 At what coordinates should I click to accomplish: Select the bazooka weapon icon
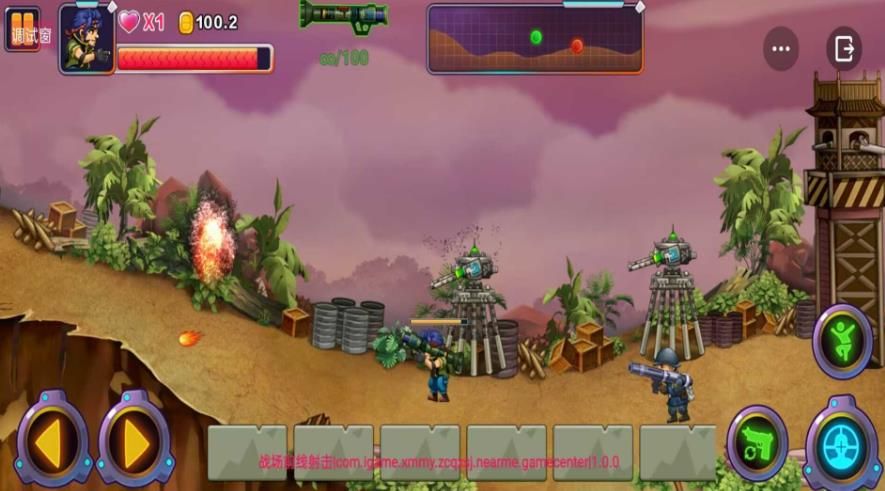click(343, 16)
